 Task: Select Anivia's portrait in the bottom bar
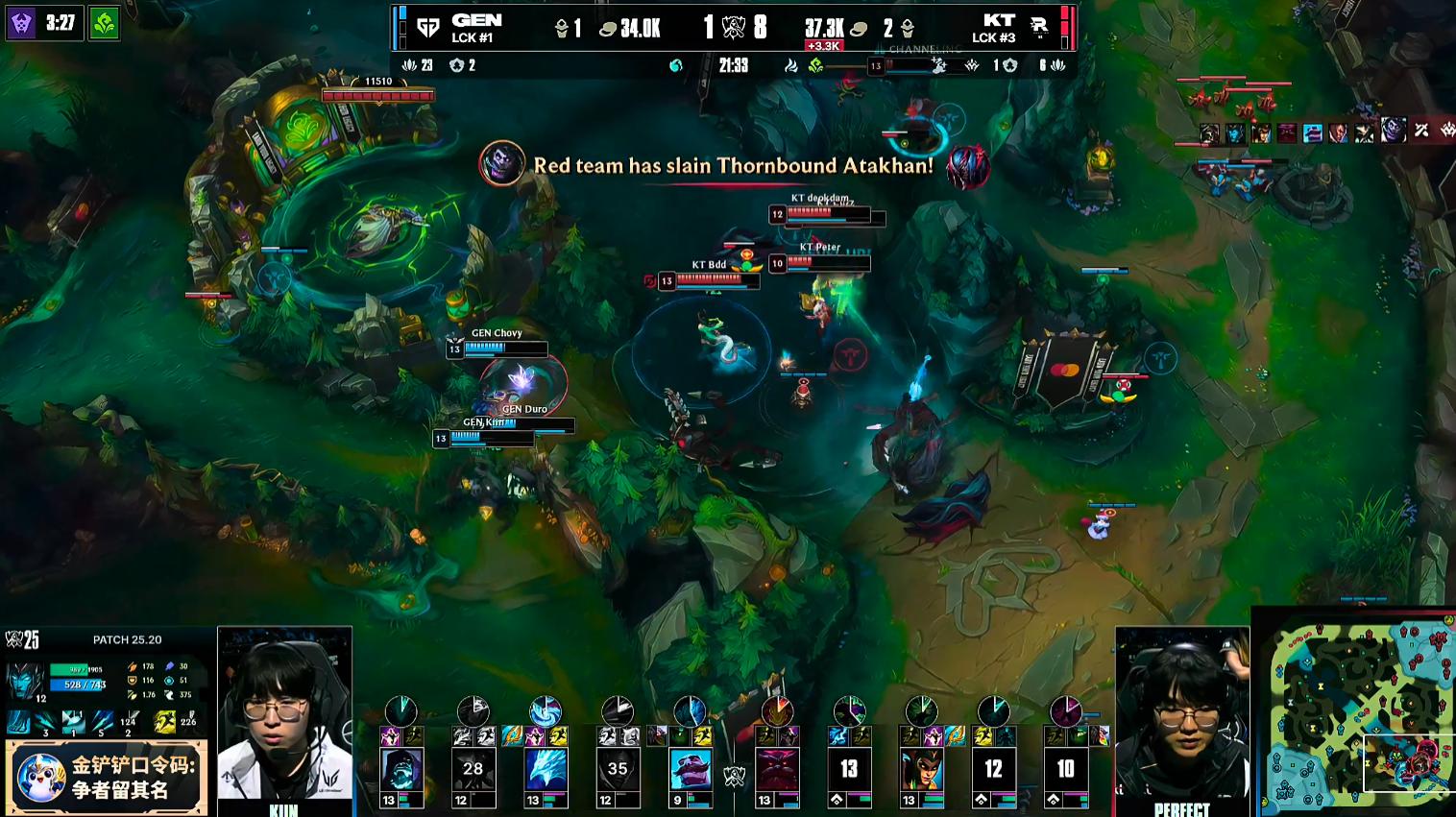(x=546, y=770)
